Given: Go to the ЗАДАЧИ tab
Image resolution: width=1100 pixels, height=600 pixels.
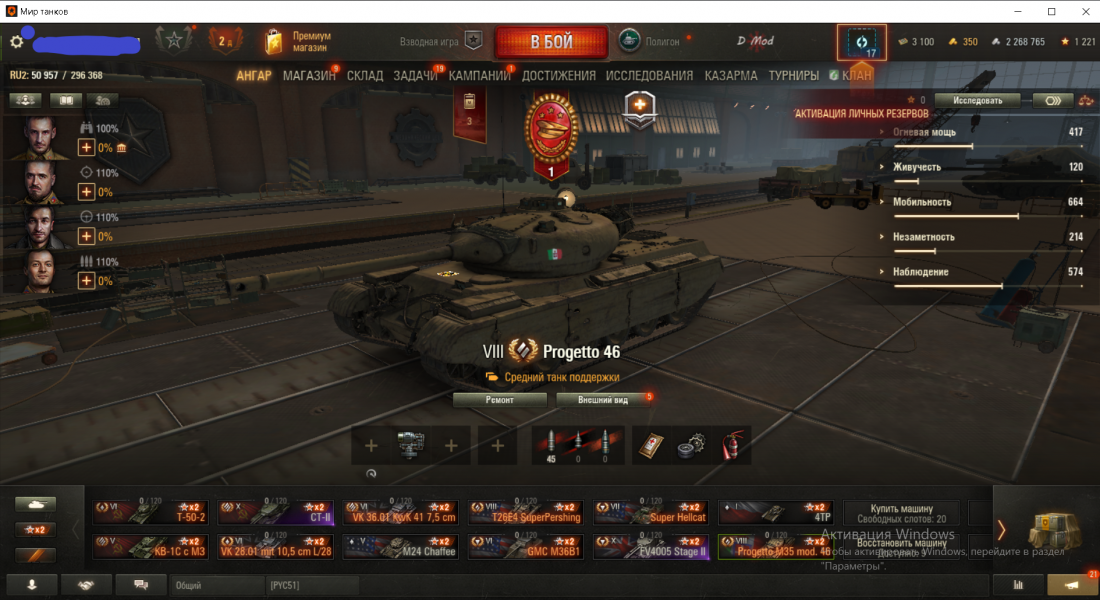Looking at the screenshot, I should coord(415,76).
